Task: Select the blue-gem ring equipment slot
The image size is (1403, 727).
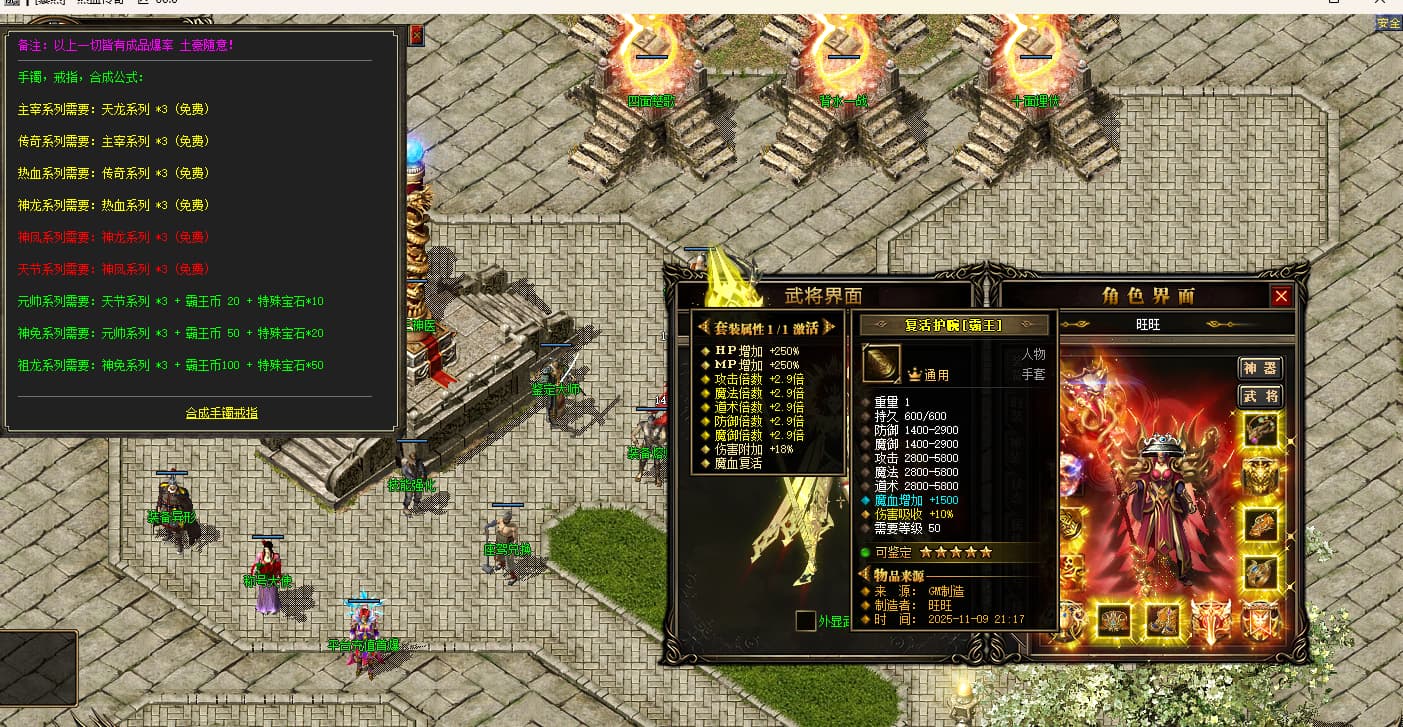Action: [x=1260, y=573]
